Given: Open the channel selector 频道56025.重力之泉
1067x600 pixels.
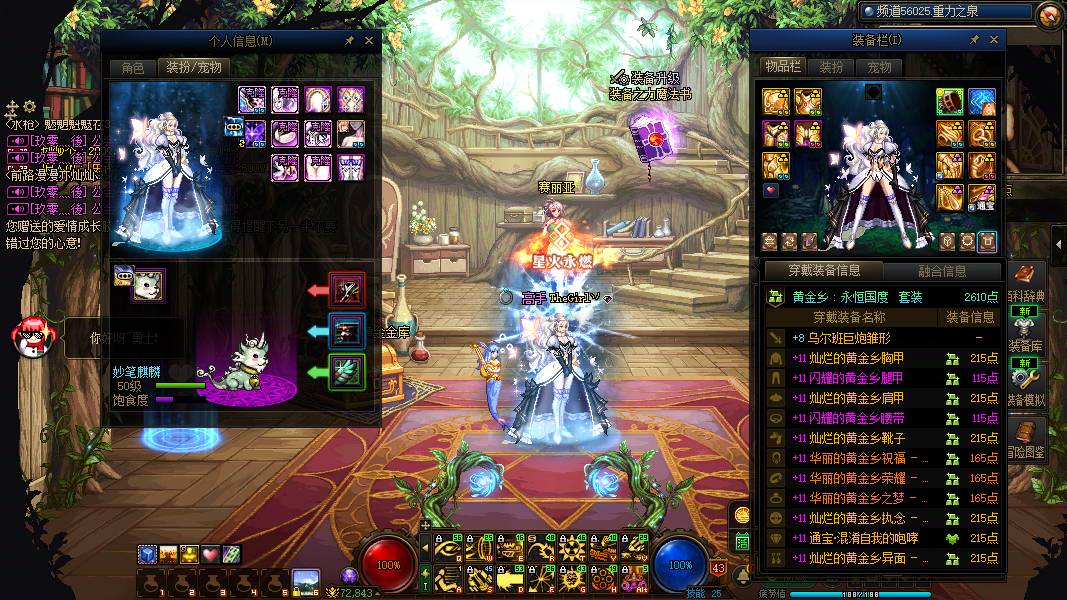Looking at the screenshot, I should [945, 12].
